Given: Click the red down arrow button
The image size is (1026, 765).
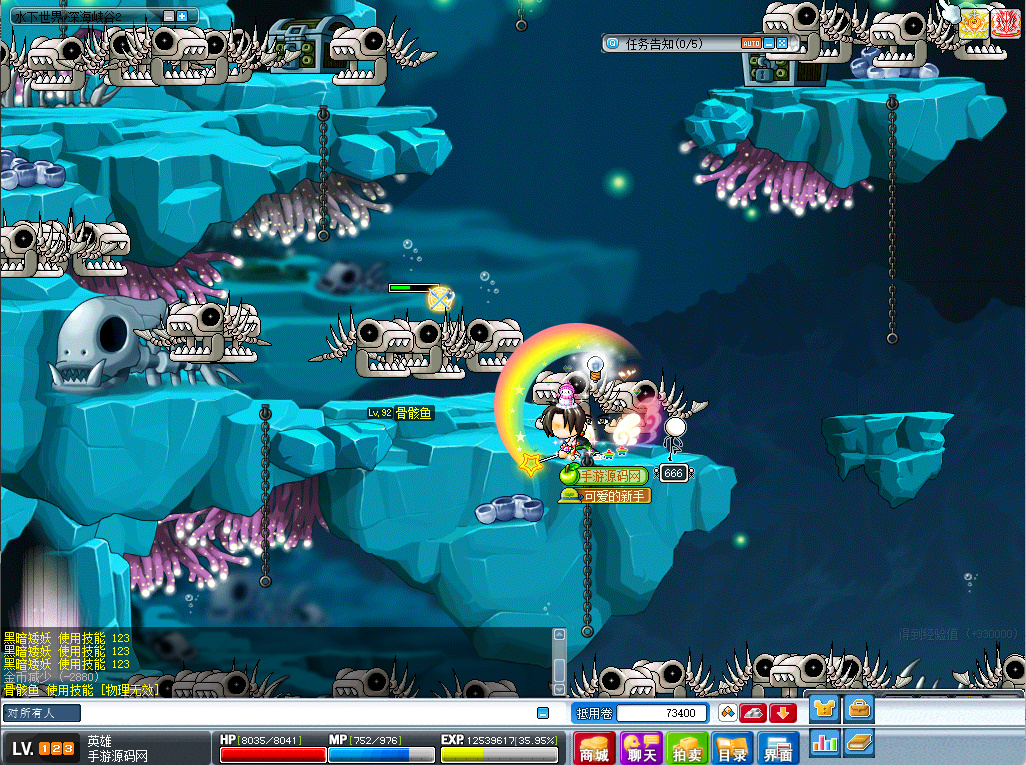Looking at the screenshot, I should [x=782, y=713].
